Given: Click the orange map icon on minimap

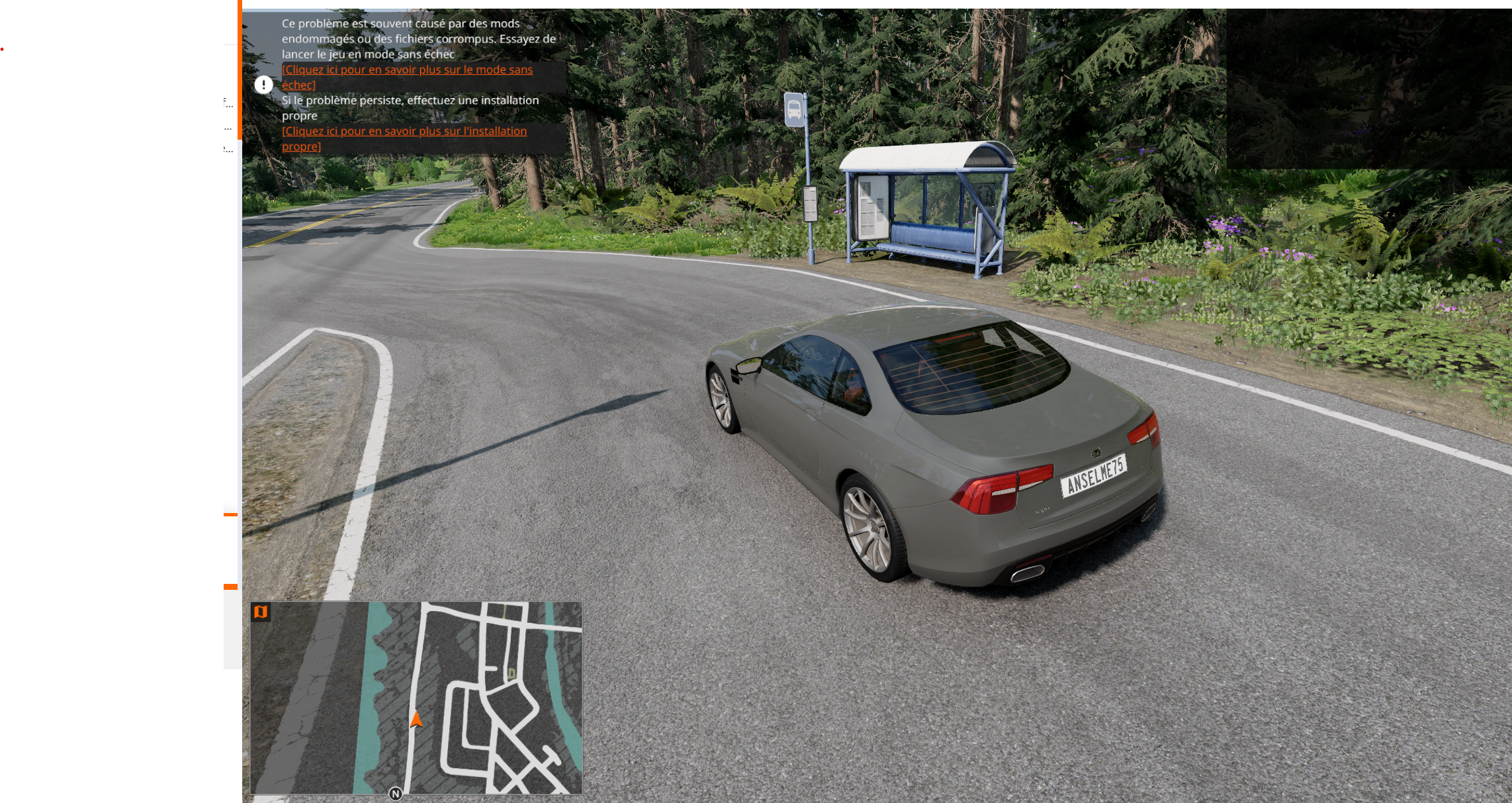Looking at the screenshot, I should pos(261,612).
